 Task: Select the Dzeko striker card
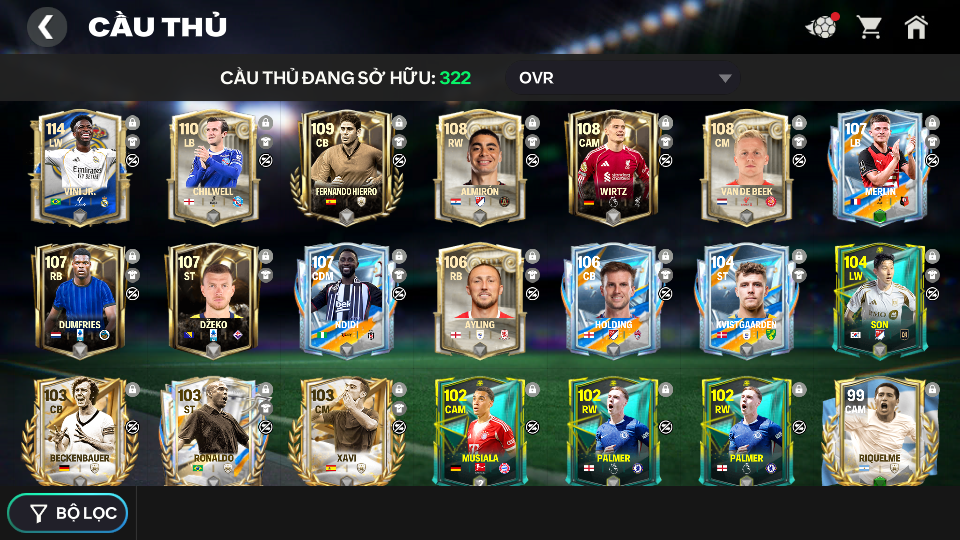point(212,300)
